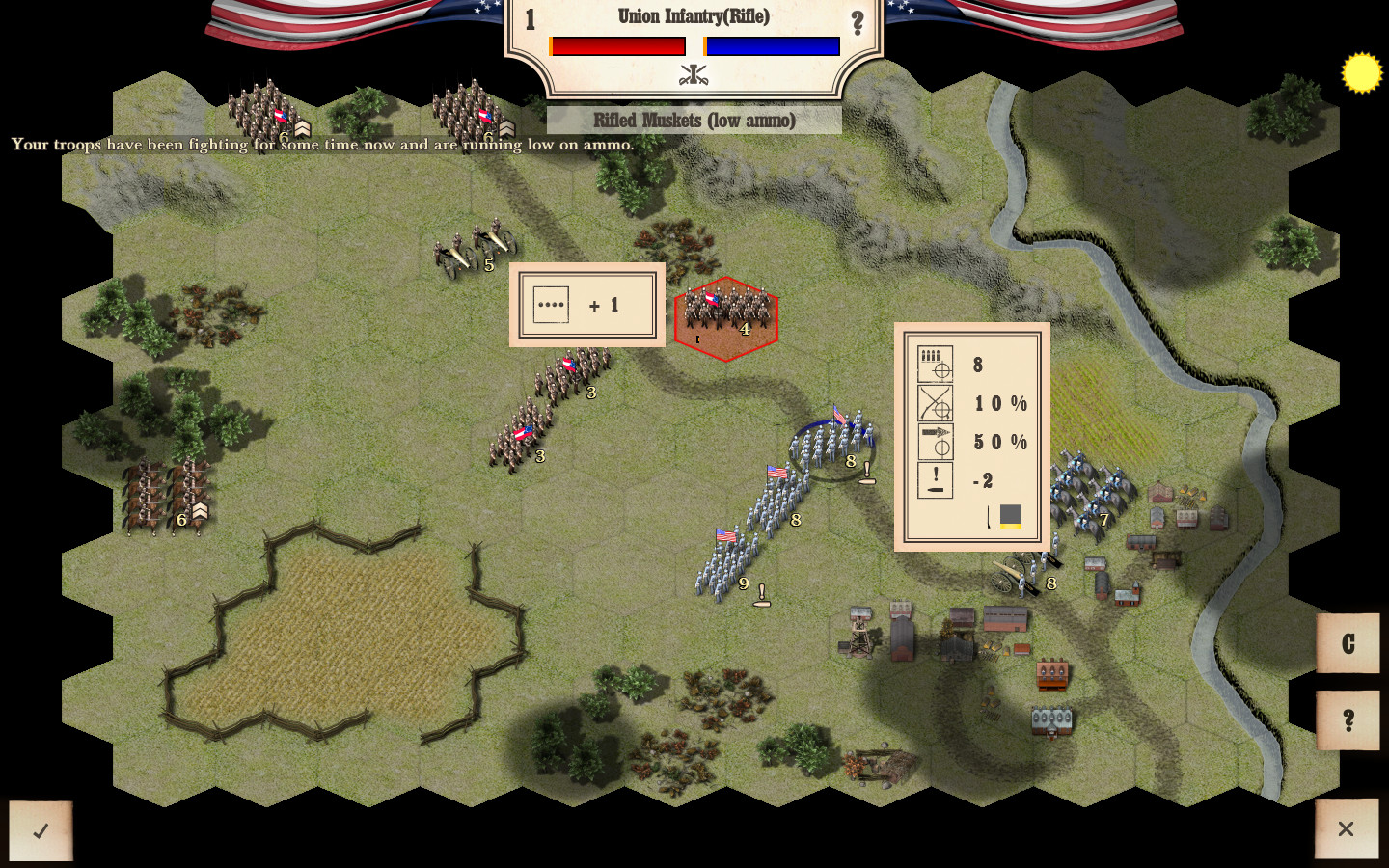
Task: Select the ammunition count icon in stats panel
Action: 933,365
